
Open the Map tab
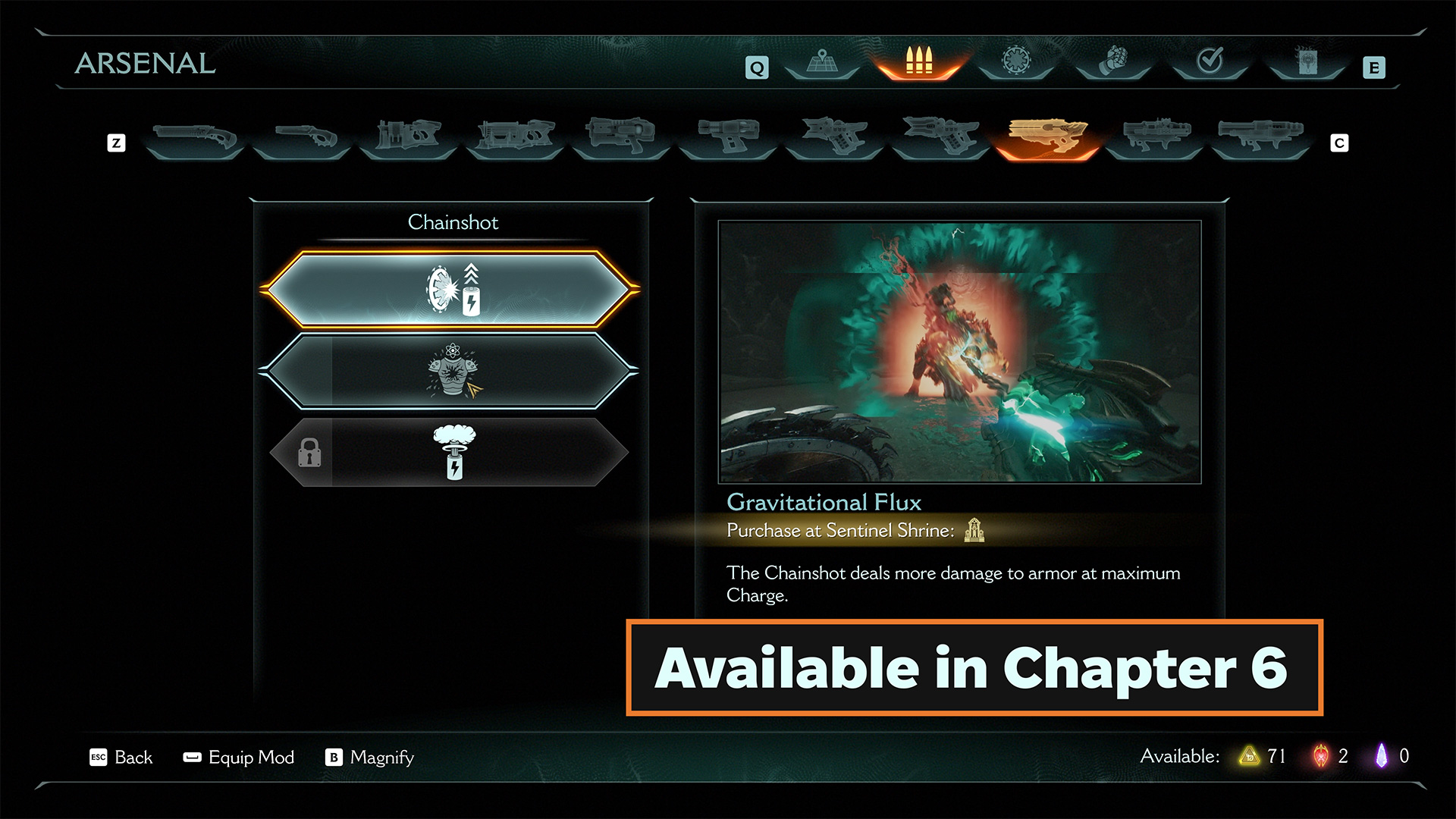click(x=822, y=62)
